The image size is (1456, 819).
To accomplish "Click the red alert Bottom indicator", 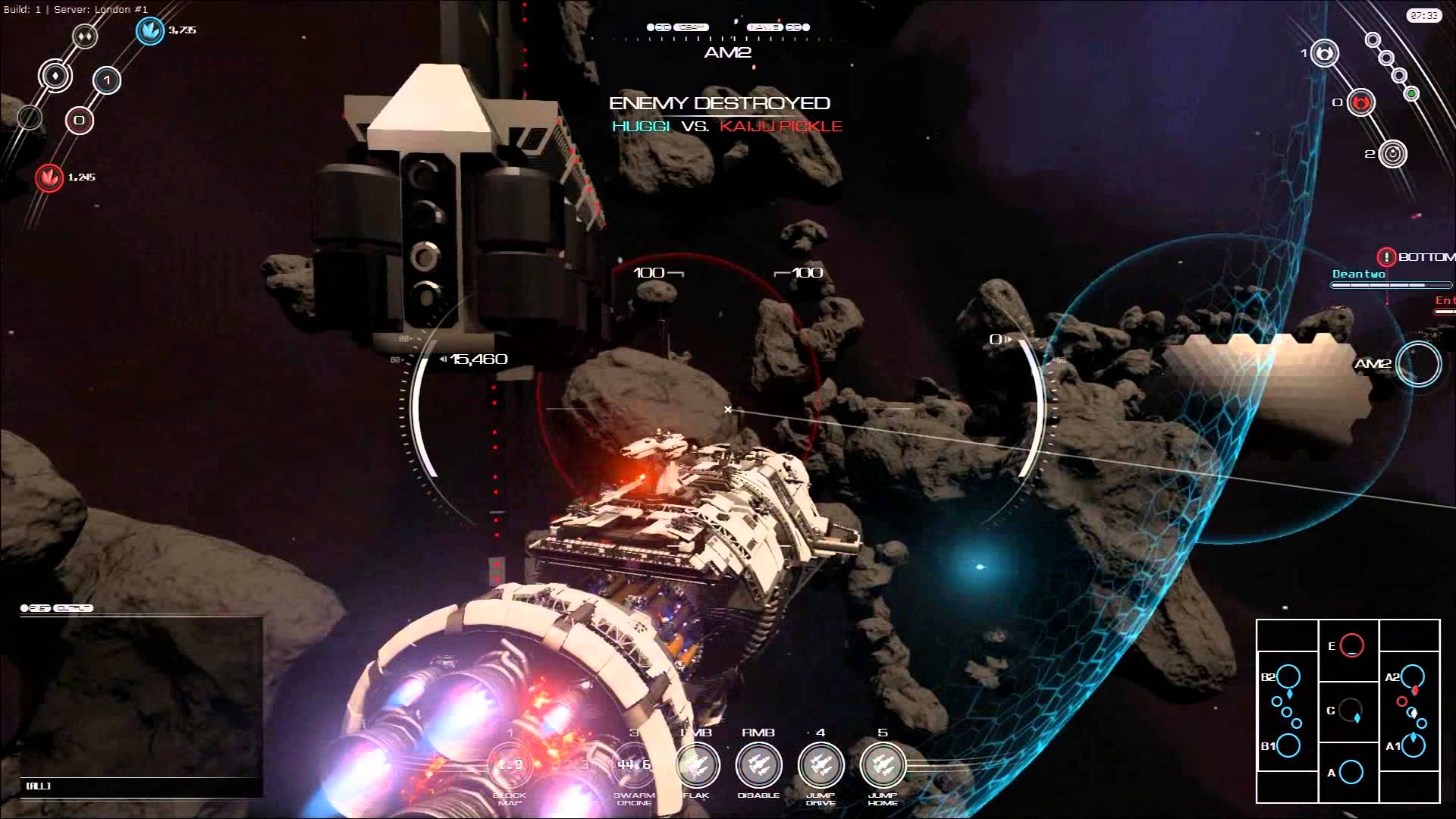I will 1387,257.
